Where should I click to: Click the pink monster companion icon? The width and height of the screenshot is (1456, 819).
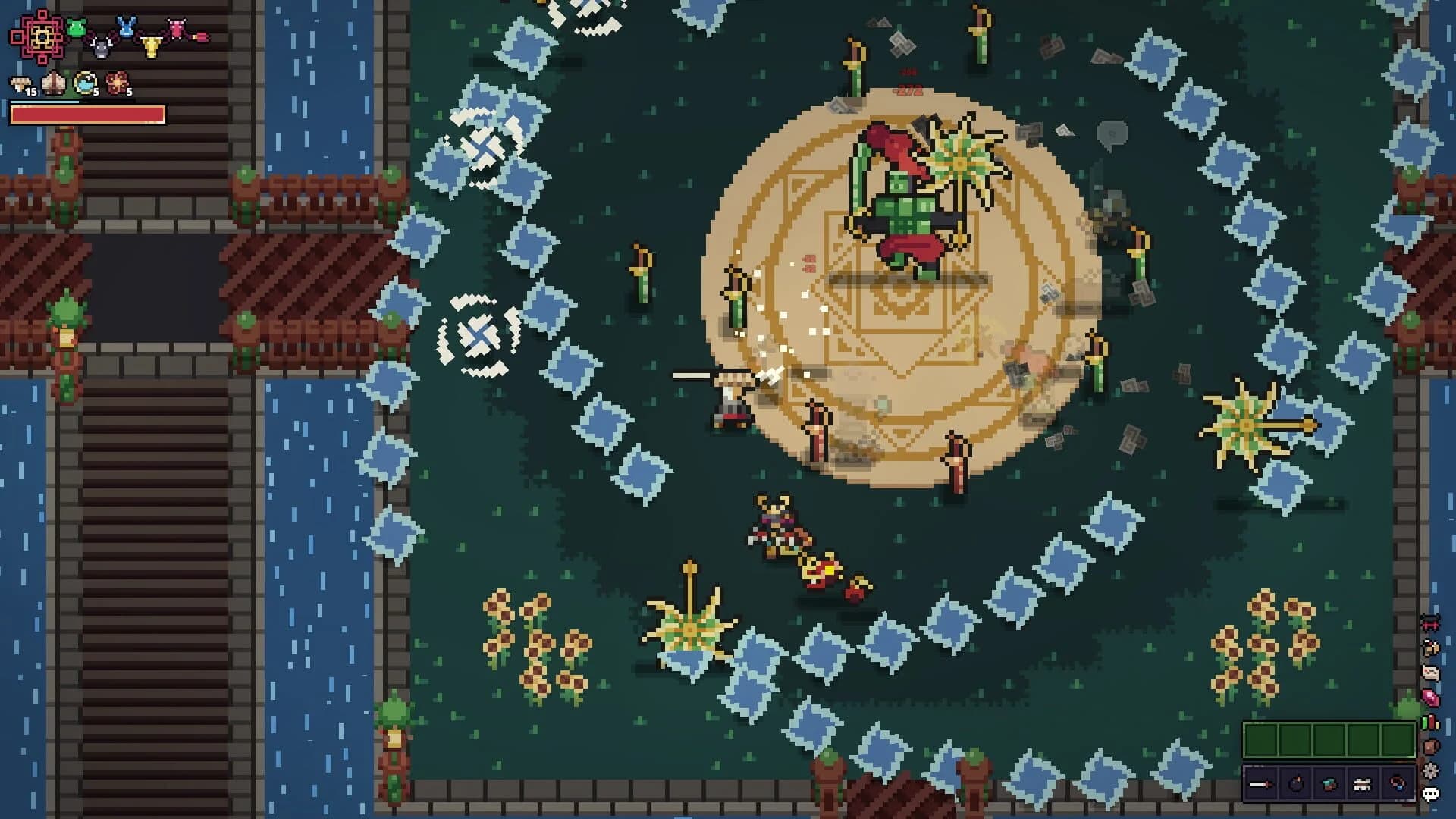point(177,27)
